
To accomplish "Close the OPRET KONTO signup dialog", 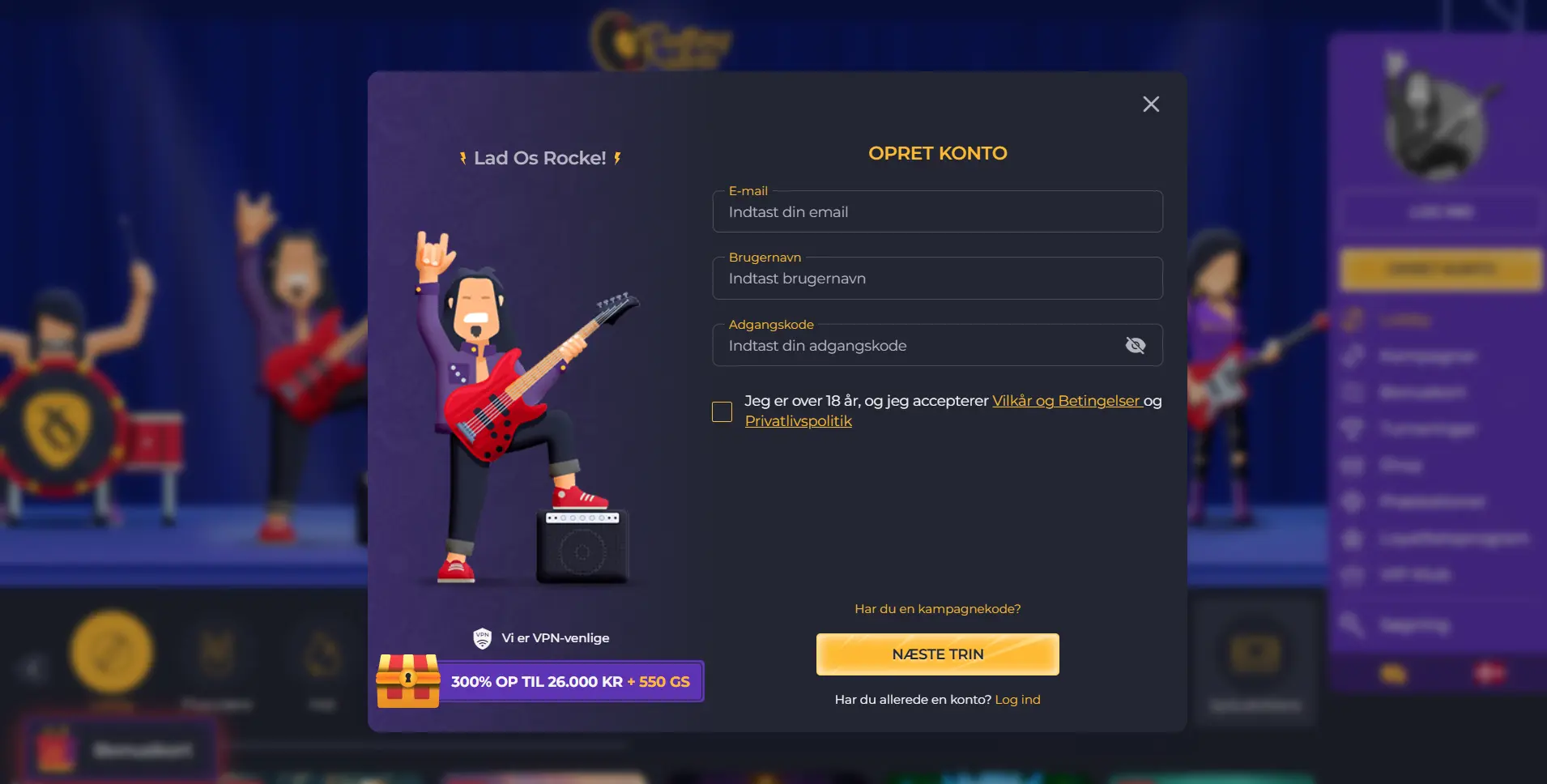I will click(1151, 104).
